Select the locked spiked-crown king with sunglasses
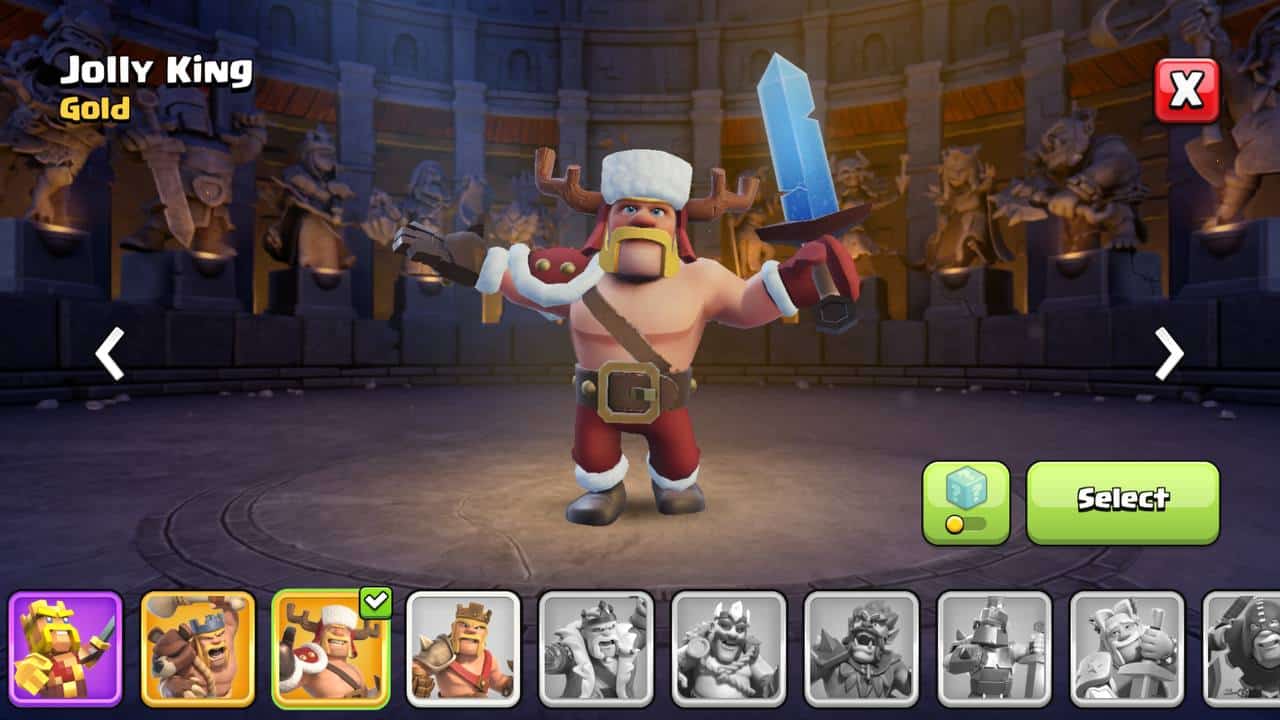This screenshot has height=720, width=1280. [729, 649]
